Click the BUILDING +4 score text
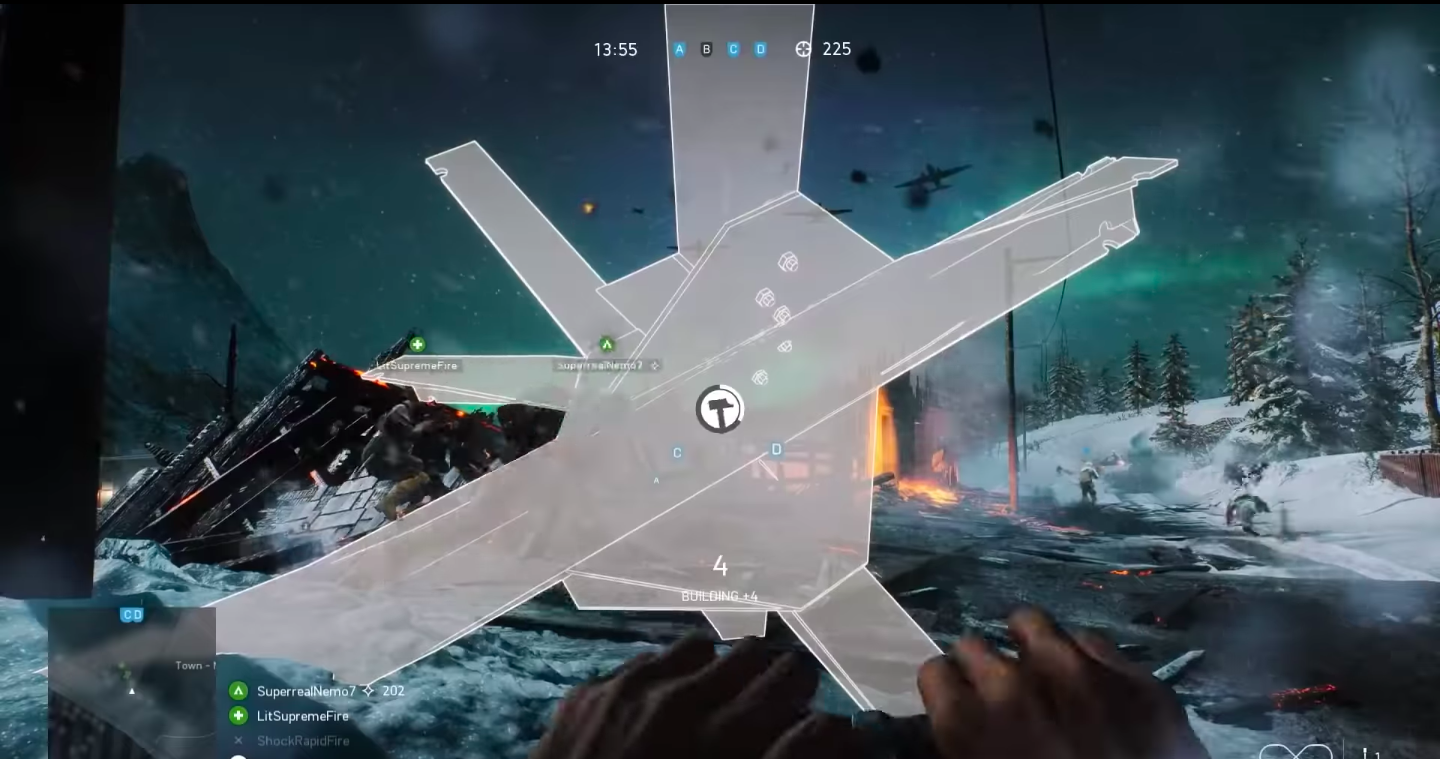1440x759 pixels. tap(721, 593)
